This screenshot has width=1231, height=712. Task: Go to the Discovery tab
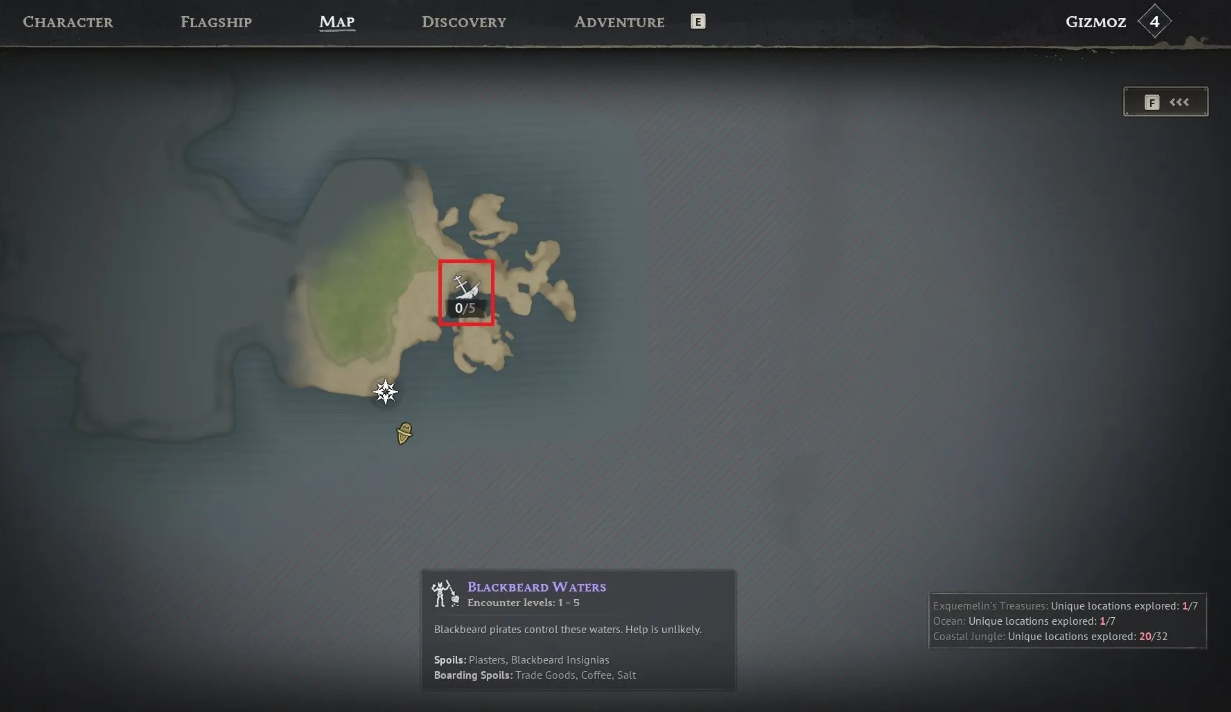coord(464,22)
